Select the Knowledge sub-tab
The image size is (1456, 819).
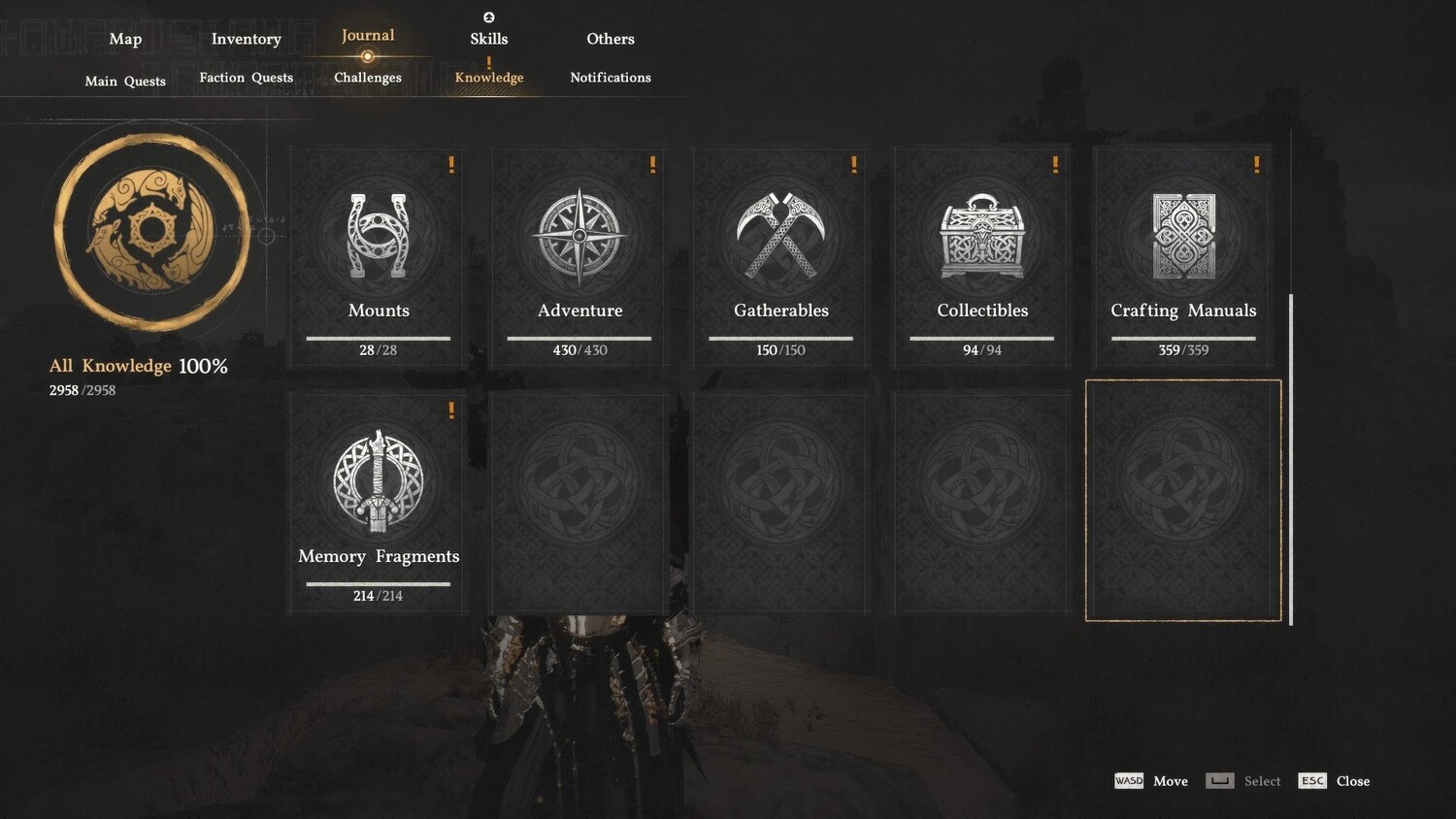(x=488, y=78)
